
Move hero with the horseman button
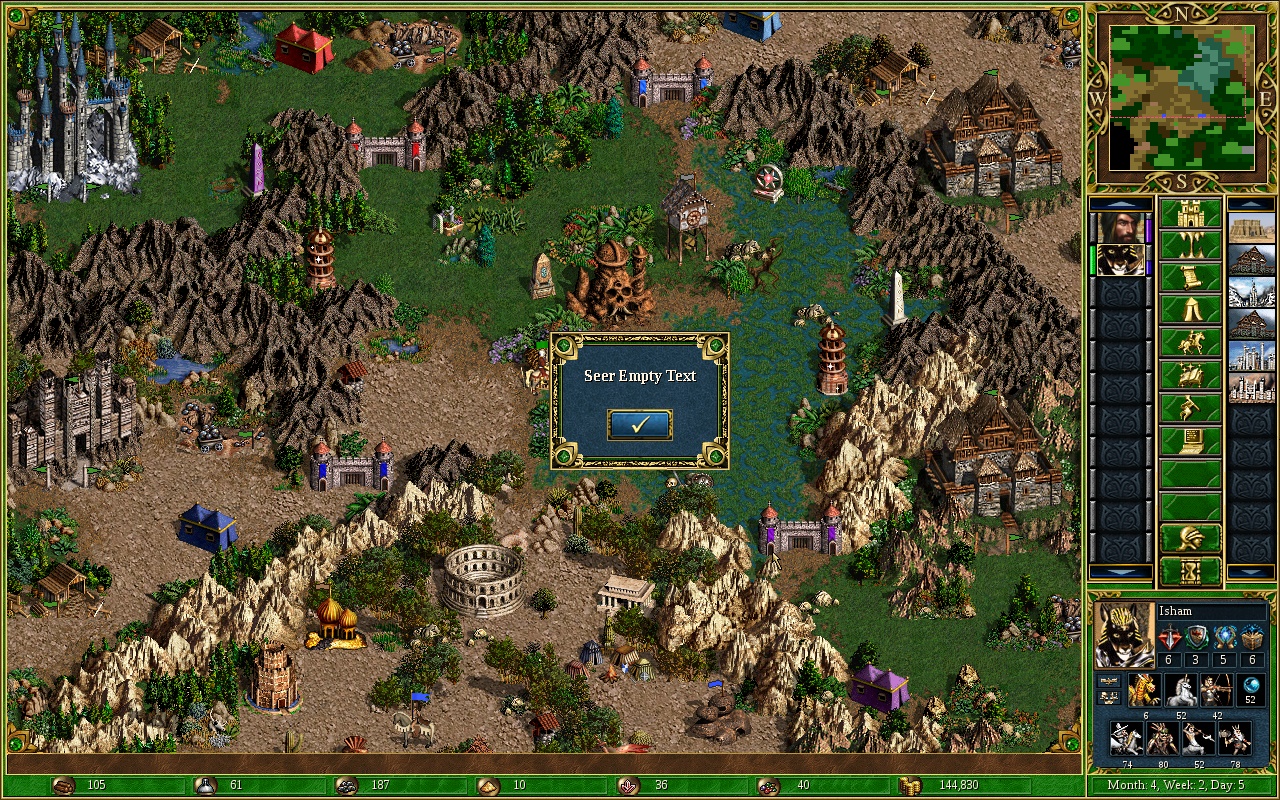point(1190,342)
